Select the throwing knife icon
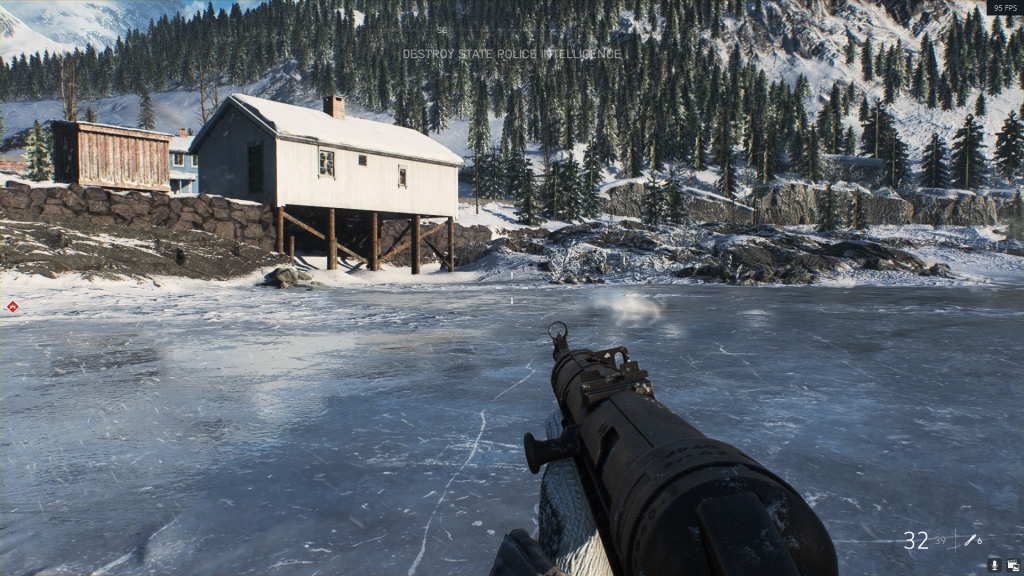Viewport: 1024px width, 576px height. (x=969, y=540)
